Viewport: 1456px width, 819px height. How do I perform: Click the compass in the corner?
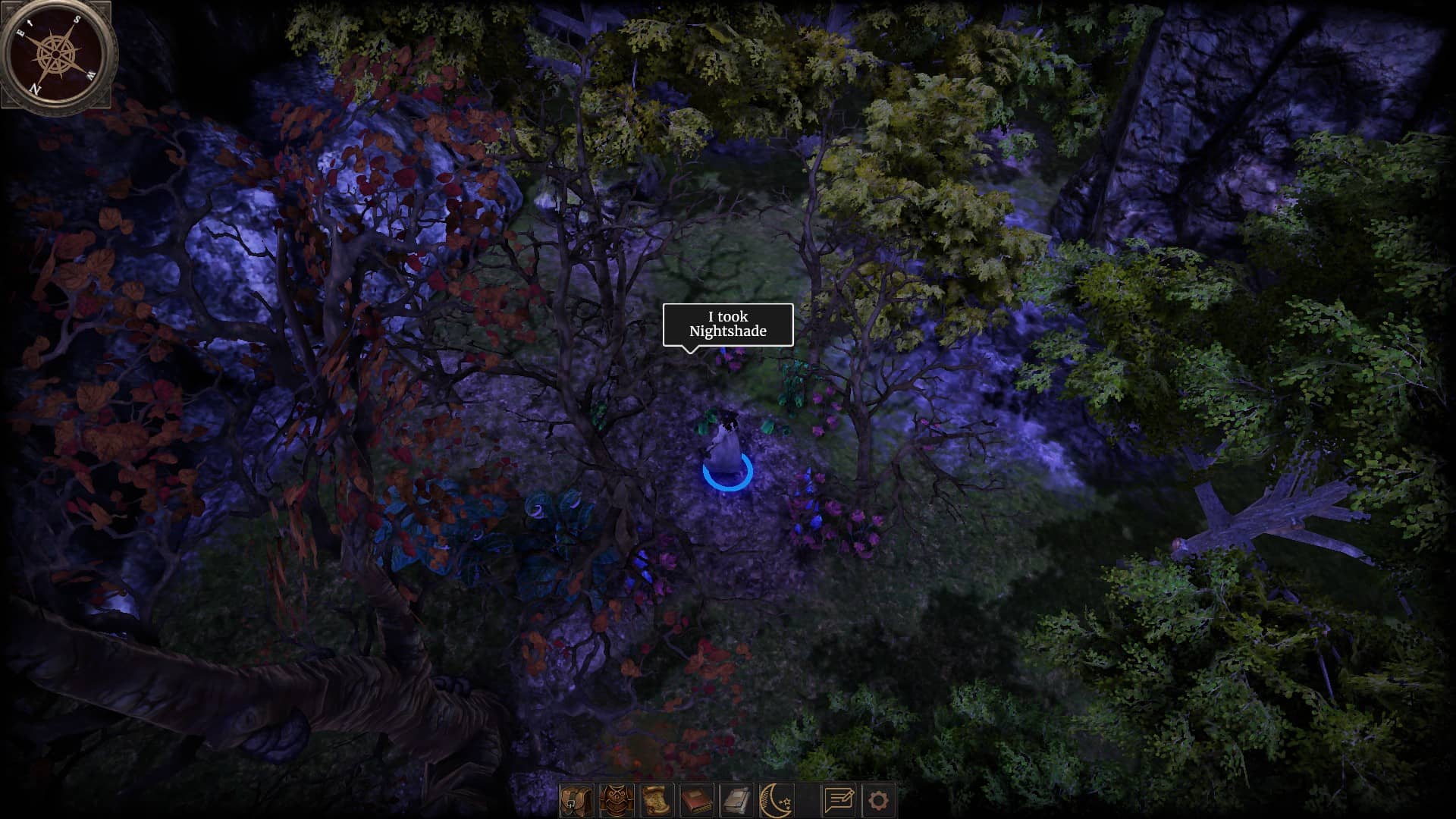click(x=58, y=53)
